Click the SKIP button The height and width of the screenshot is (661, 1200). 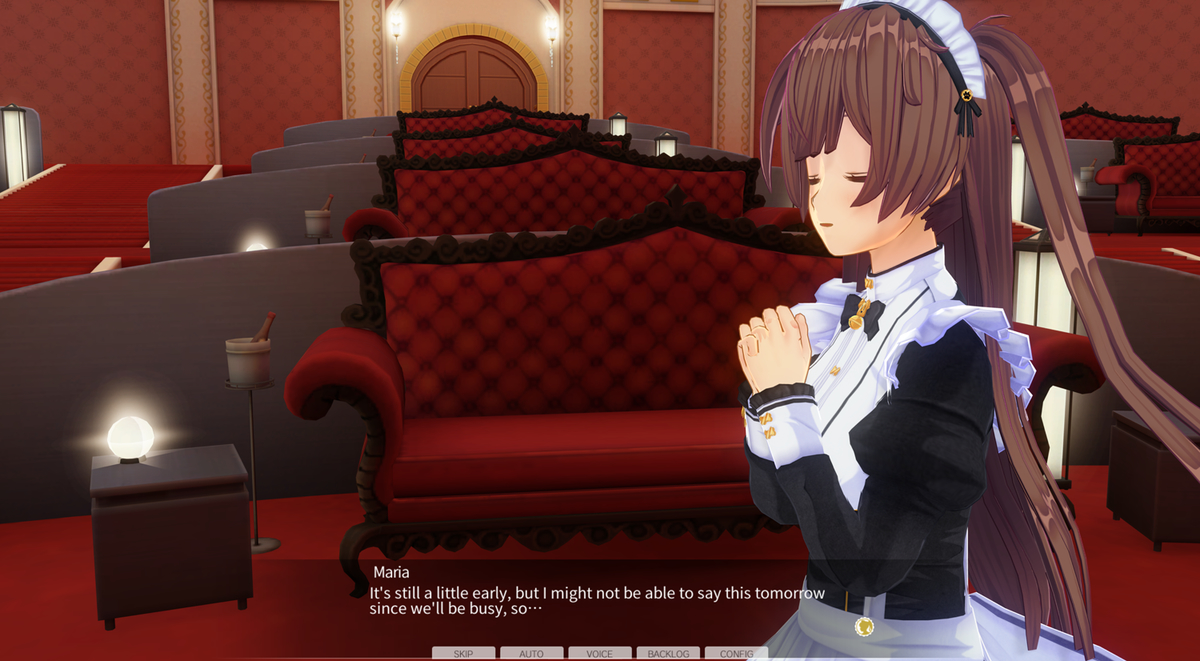[463, 653]
